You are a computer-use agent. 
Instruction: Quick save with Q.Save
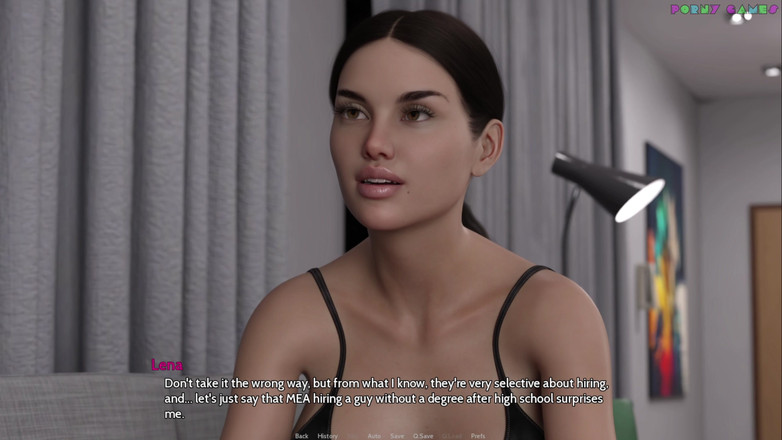tap(423, 436)
